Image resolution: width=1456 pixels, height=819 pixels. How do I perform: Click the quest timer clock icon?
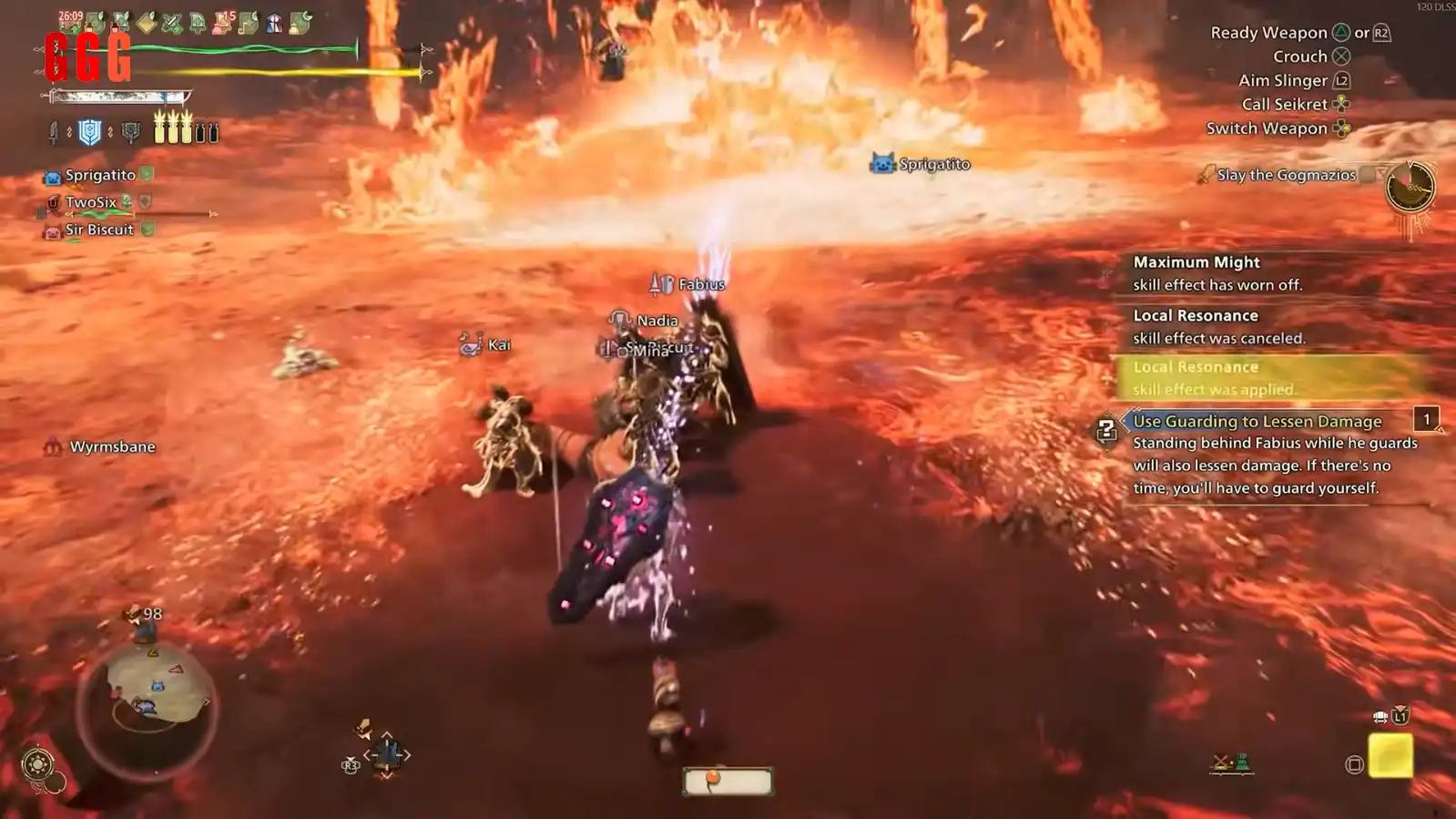1410,187
